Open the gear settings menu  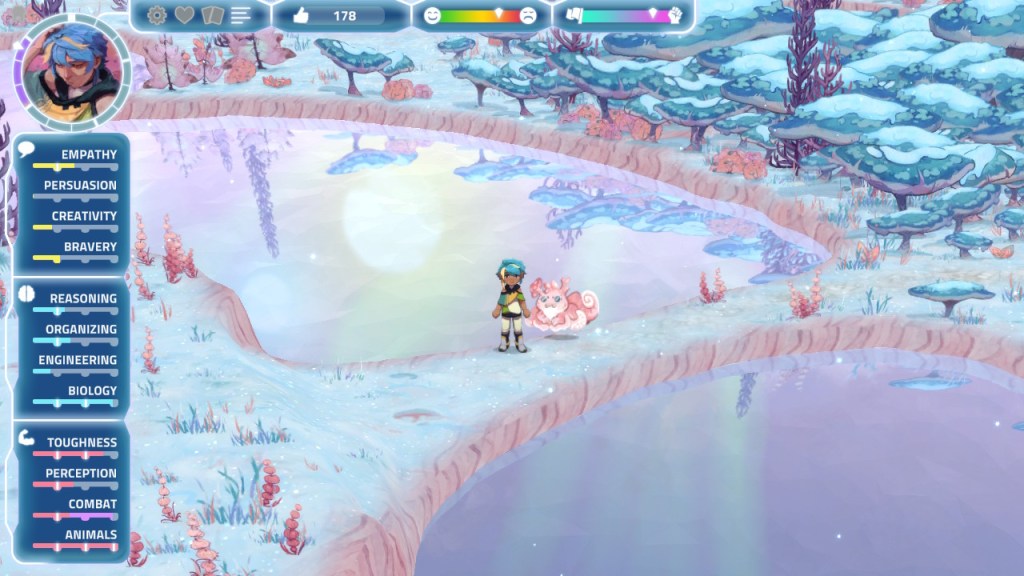(156, 15)
